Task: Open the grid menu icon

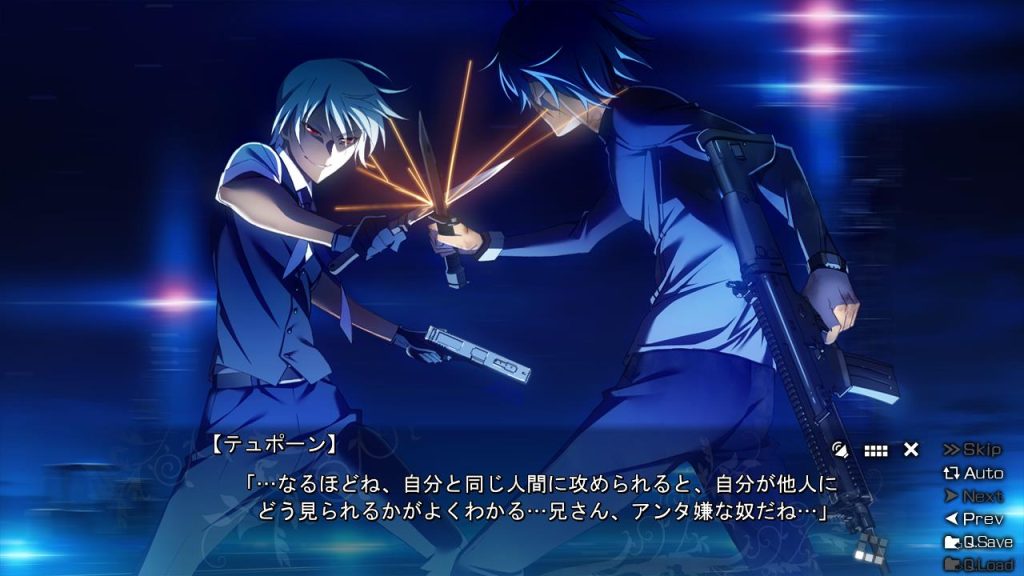Action: tap(876, 451)
